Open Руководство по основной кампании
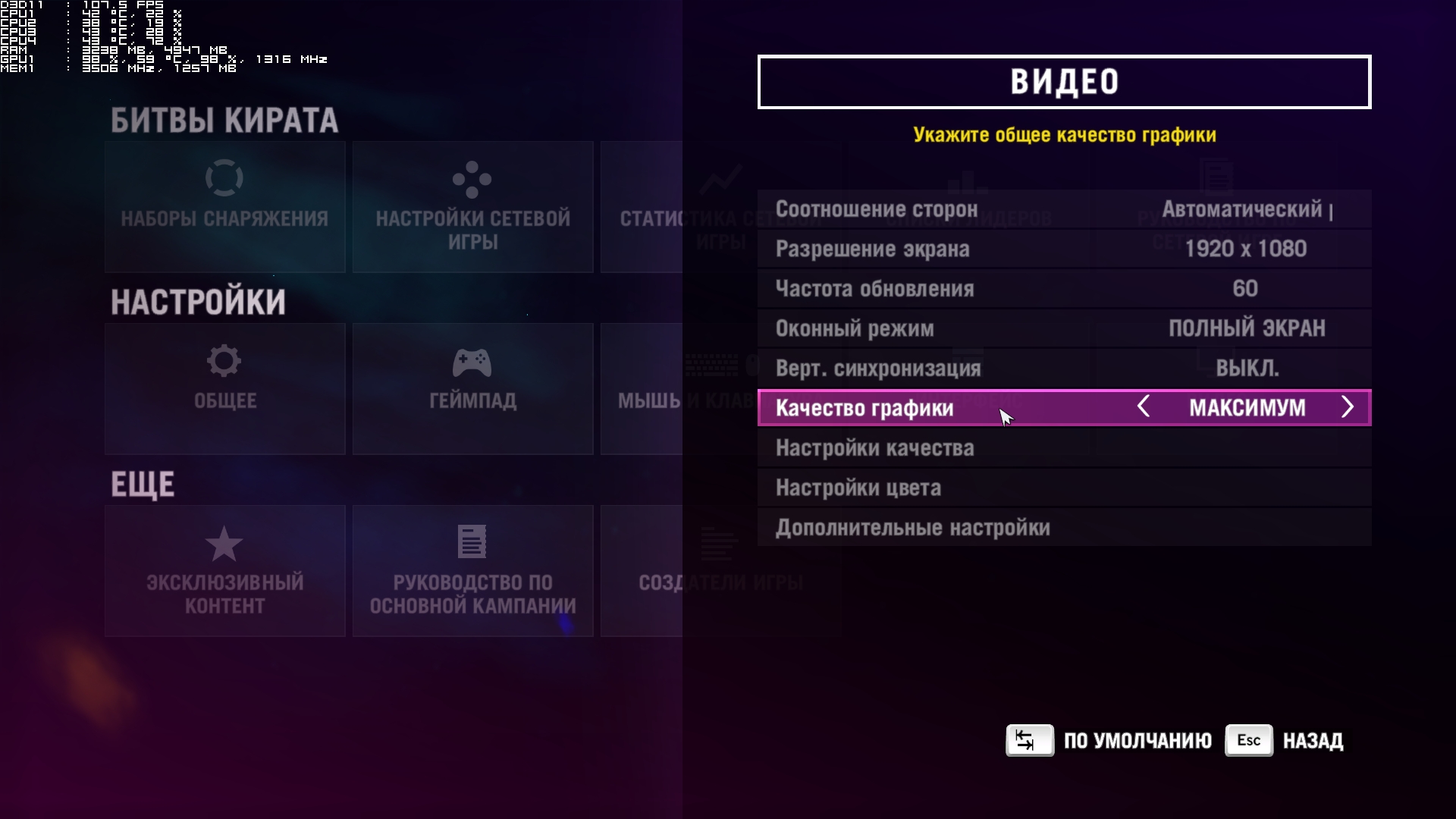Image resolution: width=1456 pixels, height=819 pixels. (472, 571)
